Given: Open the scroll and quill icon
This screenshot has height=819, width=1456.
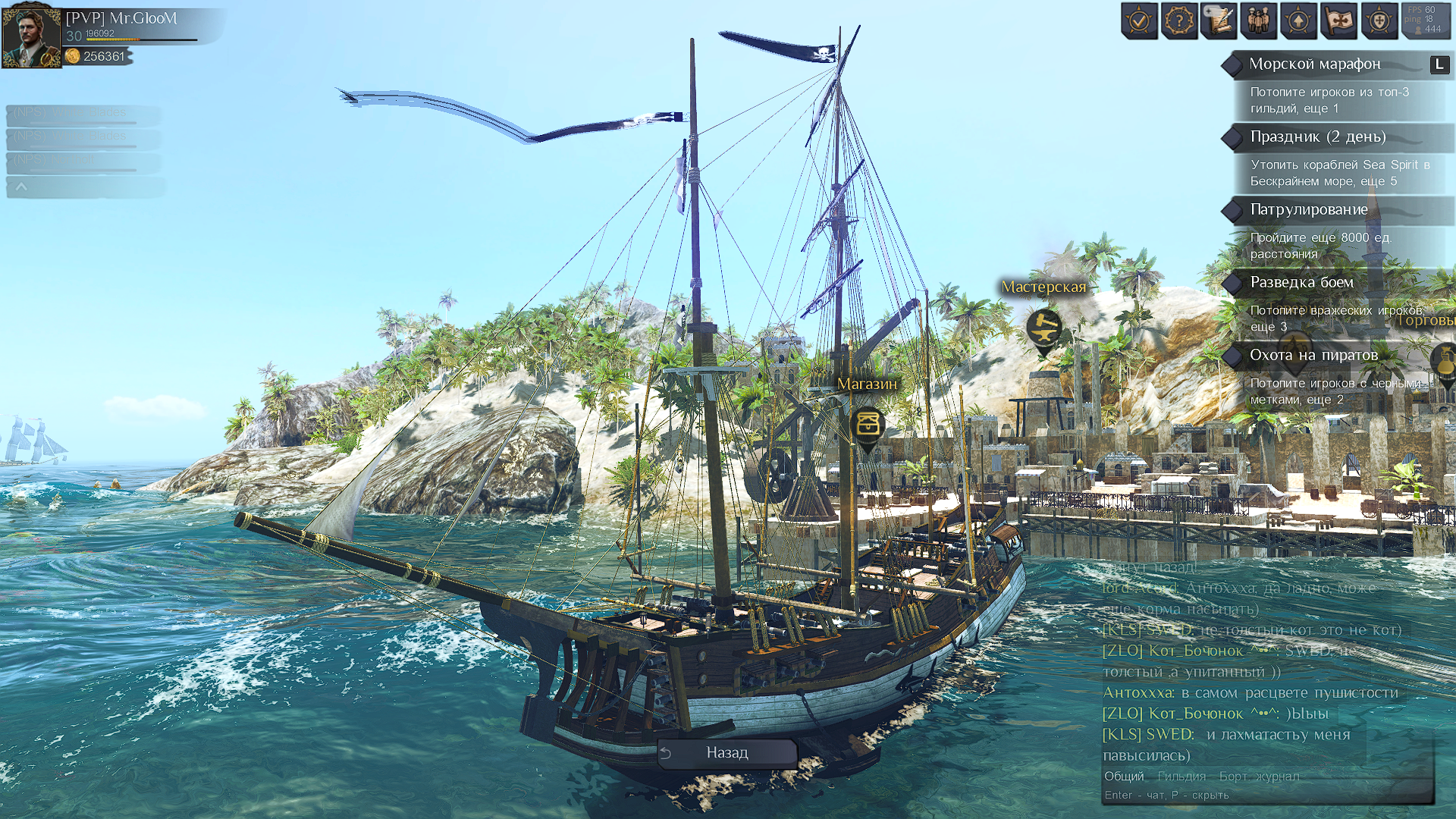Looking at the screenshot, I should point(1219,21).
